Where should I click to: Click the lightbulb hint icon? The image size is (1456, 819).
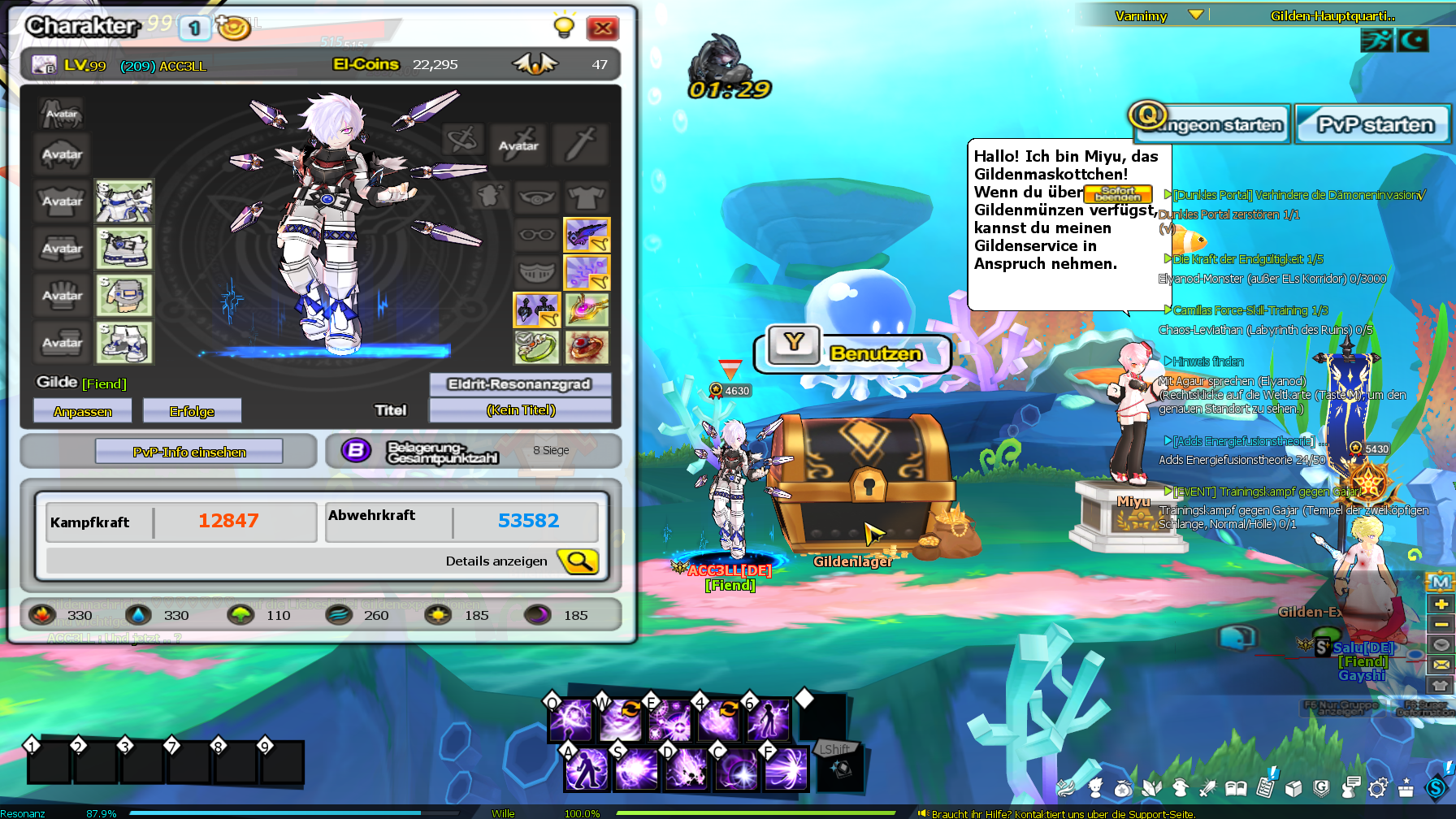tap(564, 26)
